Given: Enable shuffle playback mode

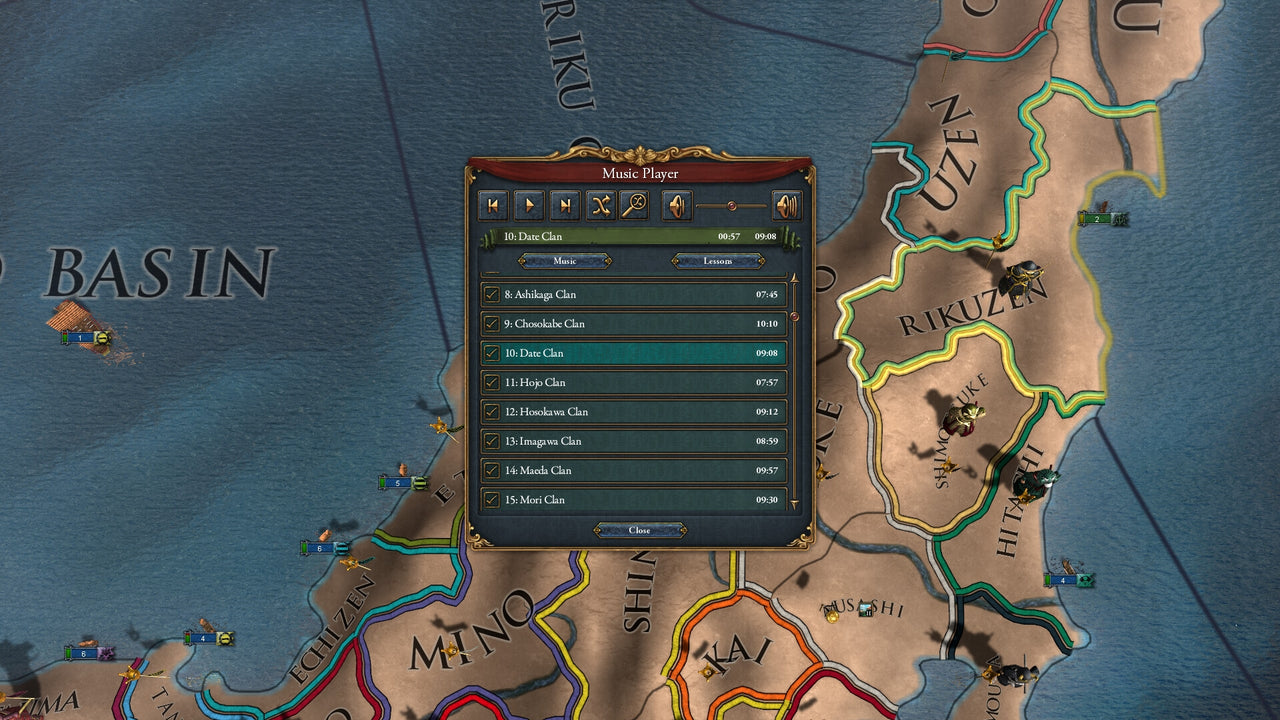Looking at the screenshot, I should coord(602,206).
